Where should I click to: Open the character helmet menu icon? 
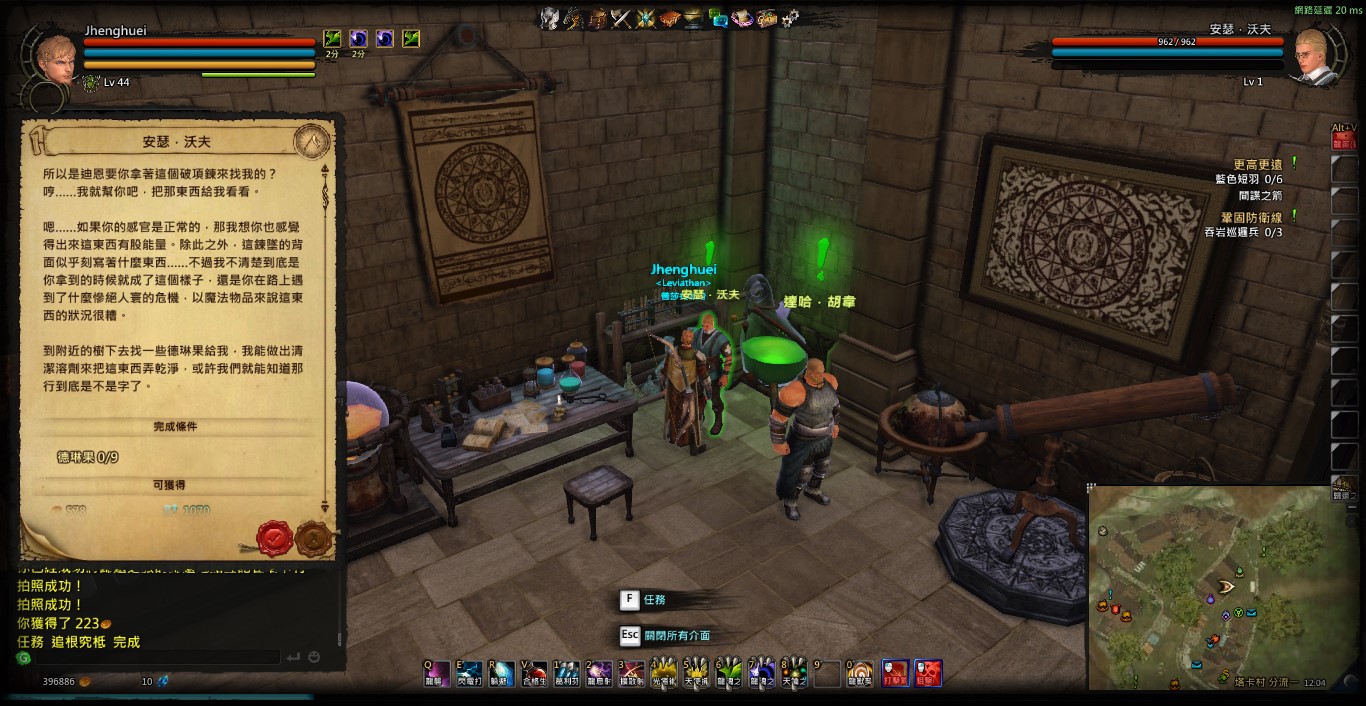pos(549,18)
